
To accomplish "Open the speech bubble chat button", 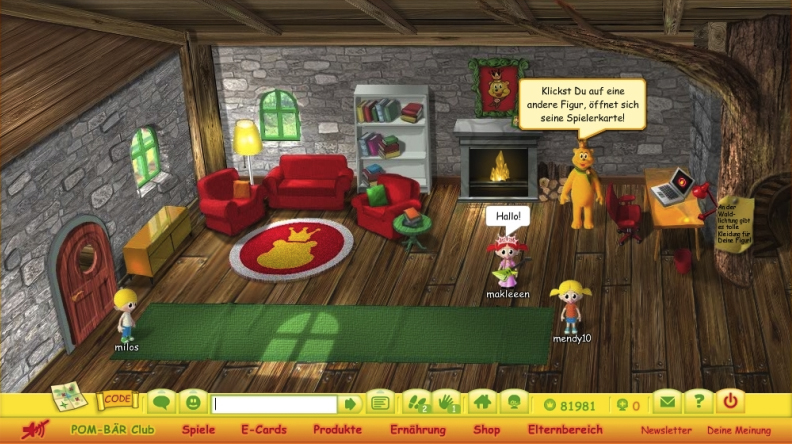I will coord(161,403).
